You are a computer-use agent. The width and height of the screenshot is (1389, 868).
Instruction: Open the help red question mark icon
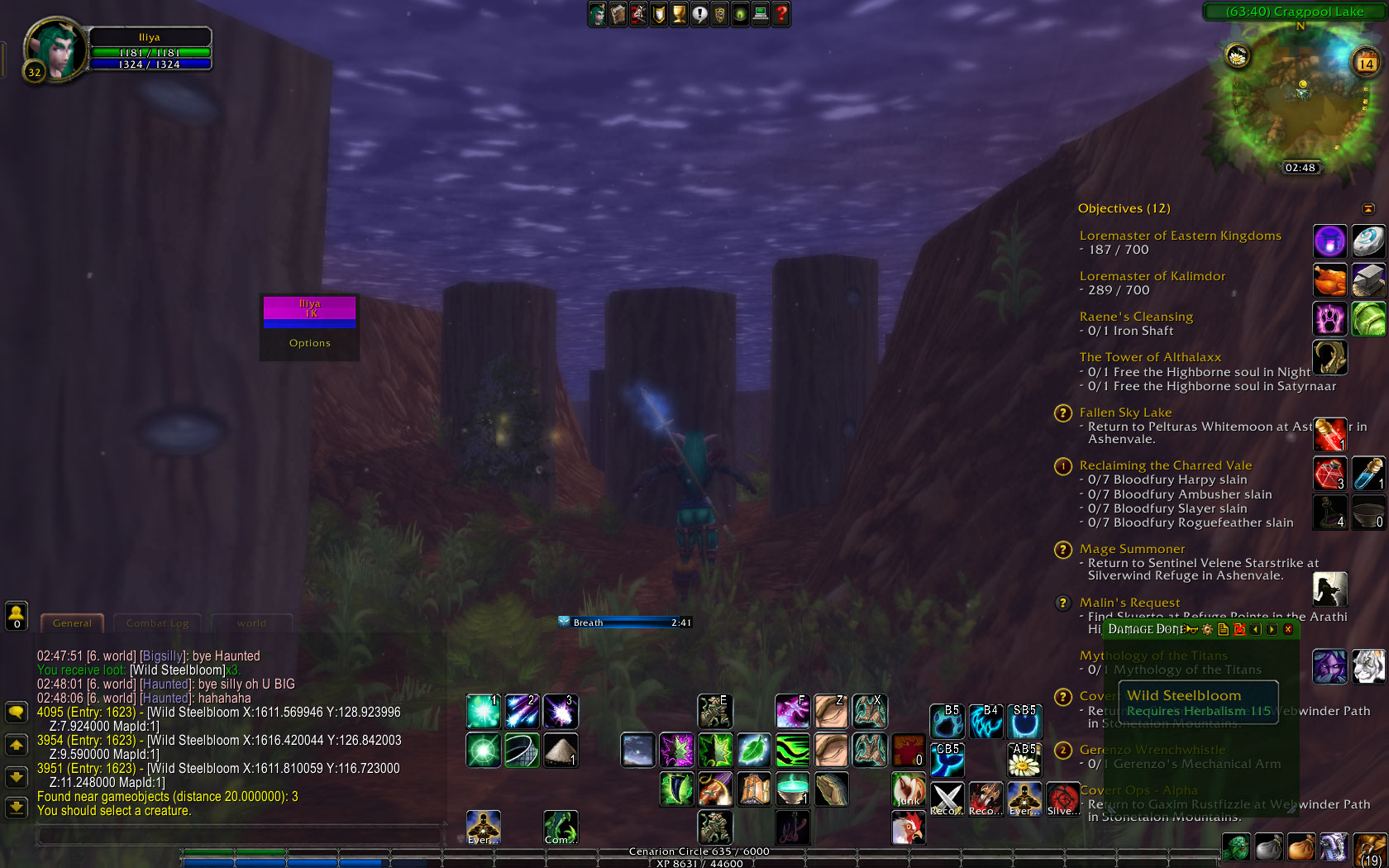pyautogui.click(x=780, y=14)
